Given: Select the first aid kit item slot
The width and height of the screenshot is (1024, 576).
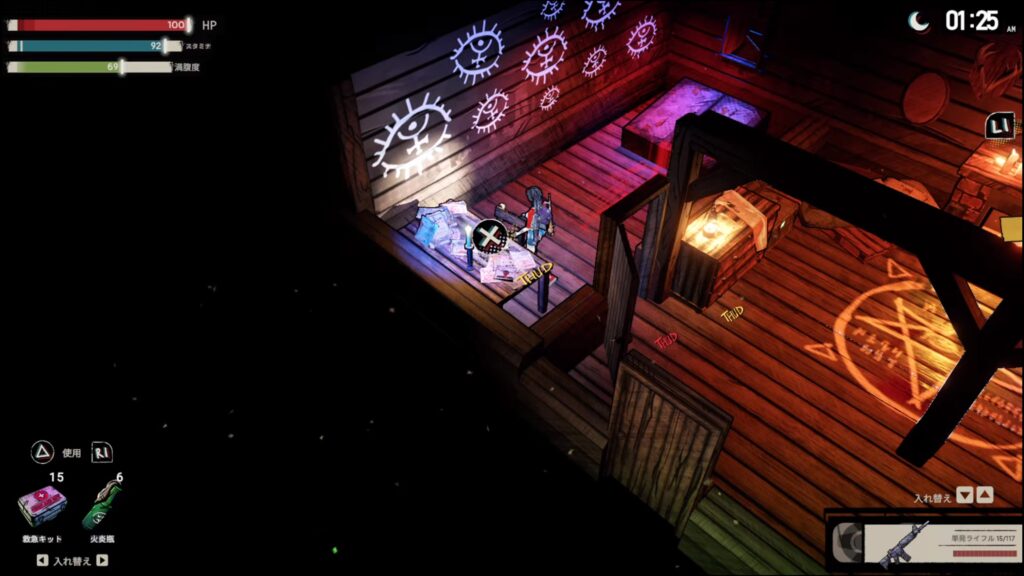Looking at the screenshot, I should (42, 507).
